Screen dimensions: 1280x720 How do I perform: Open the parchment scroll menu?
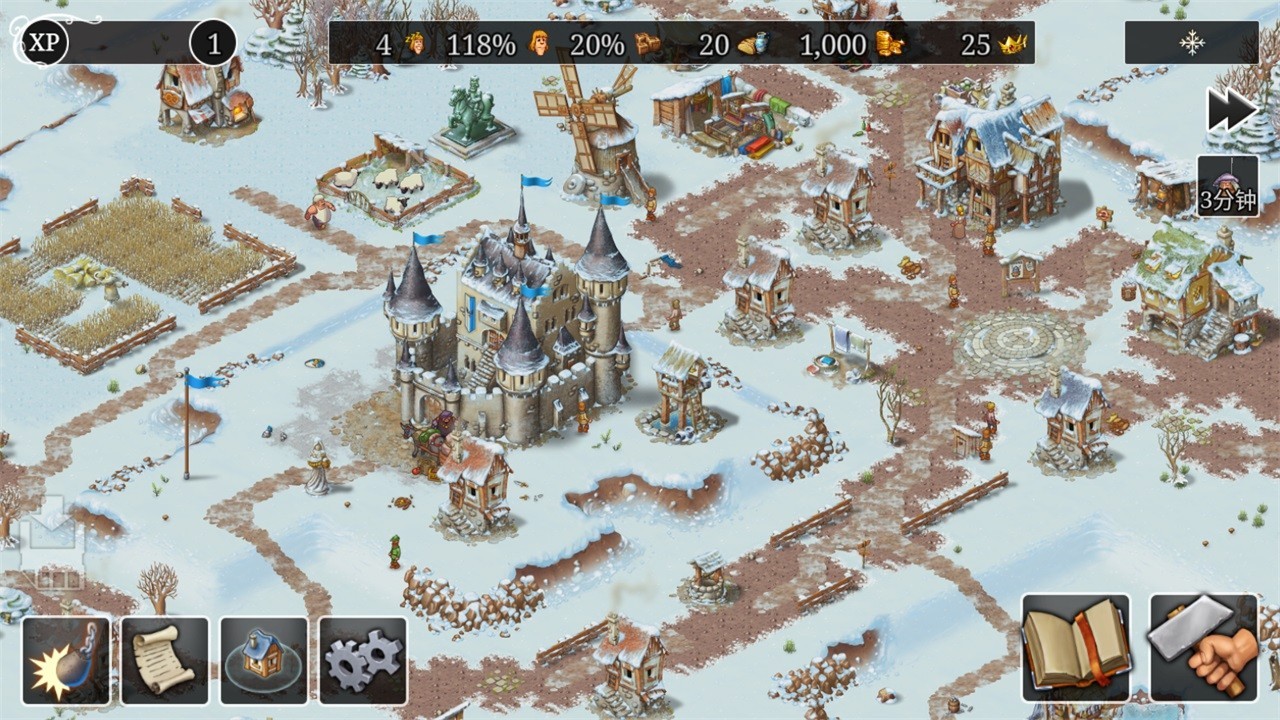coord(165,660)
